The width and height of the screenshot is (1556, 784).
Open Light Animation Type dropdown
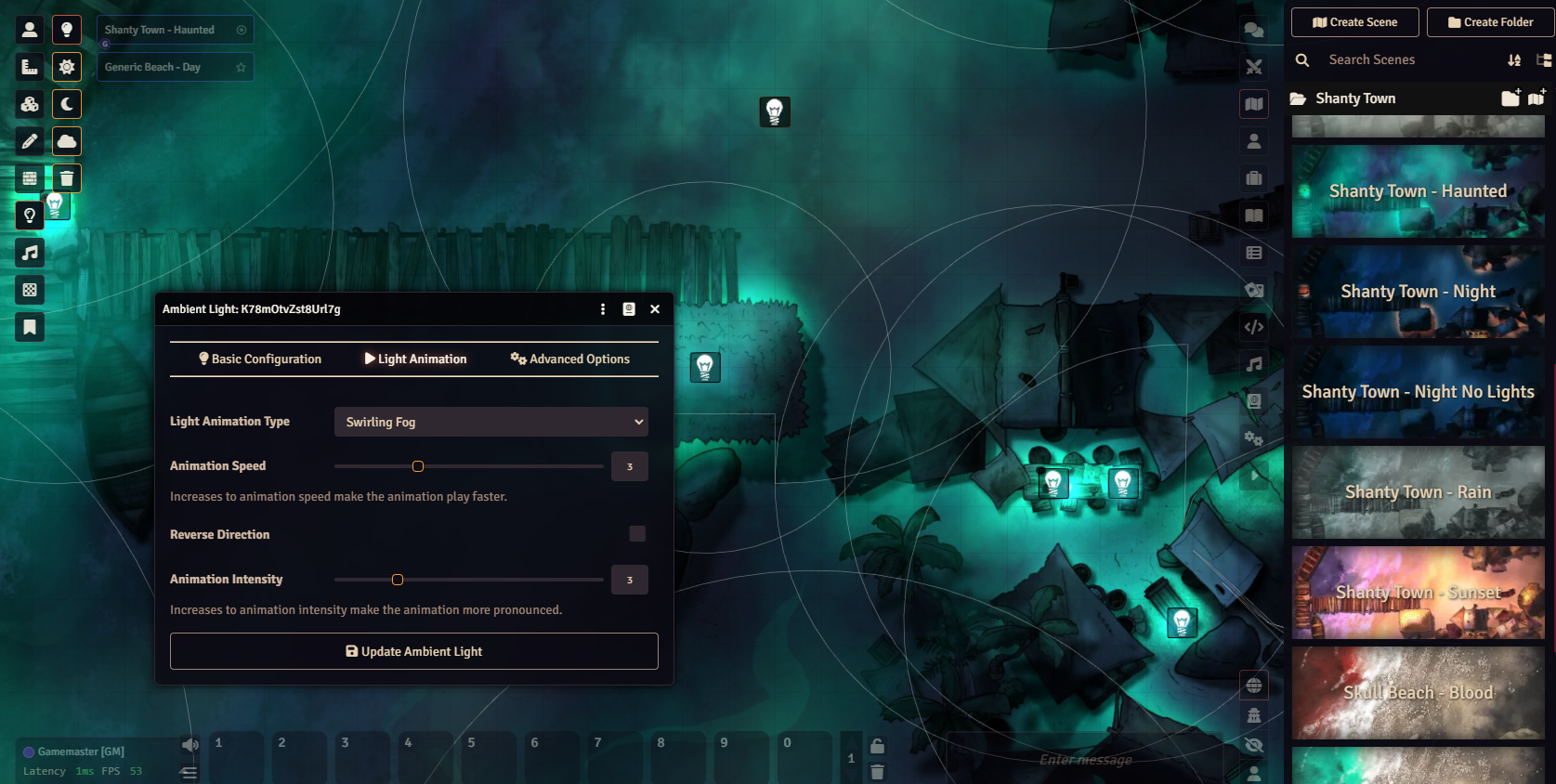tap(490, 422)
